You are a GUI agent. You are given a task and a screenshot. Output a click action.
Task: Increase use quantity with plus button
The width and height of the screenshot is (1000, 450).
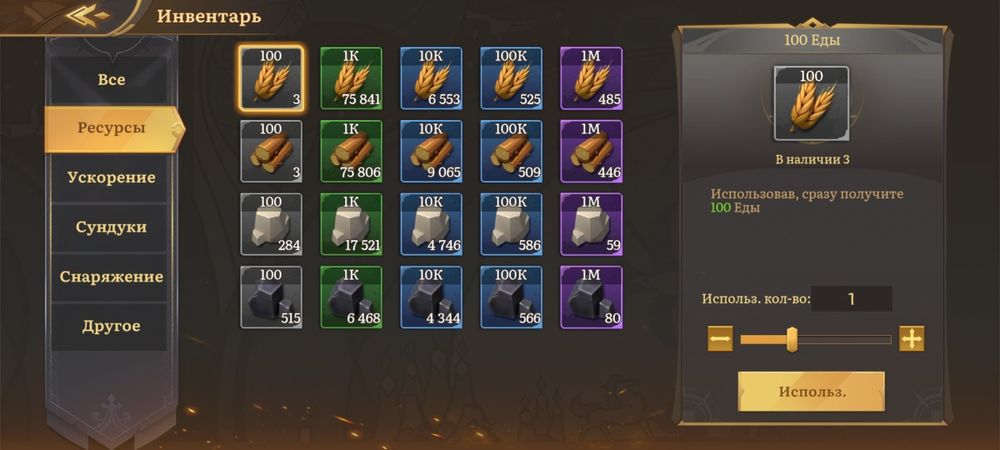[911, 339]
